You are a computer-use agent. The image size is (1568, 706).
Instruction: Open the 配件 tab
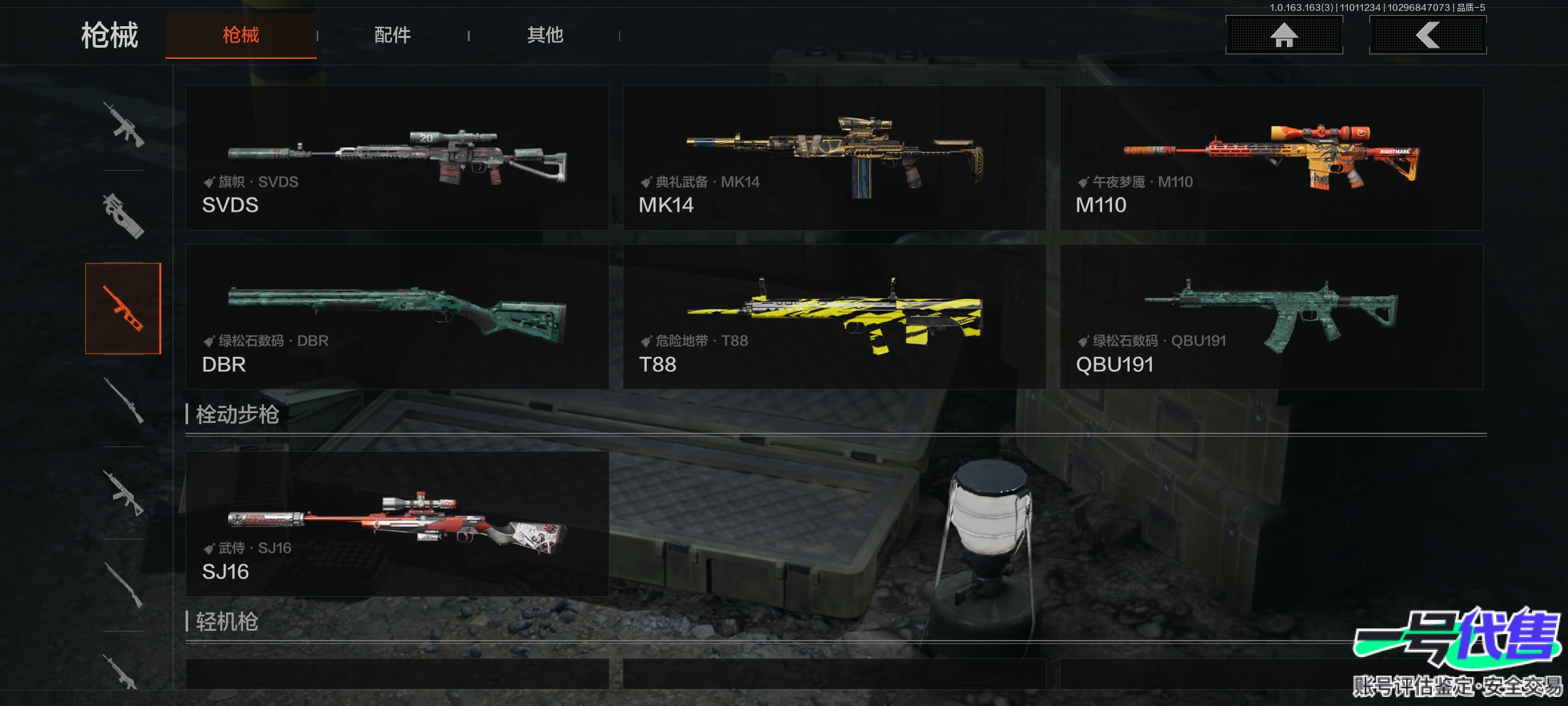[x=392, y=35]
